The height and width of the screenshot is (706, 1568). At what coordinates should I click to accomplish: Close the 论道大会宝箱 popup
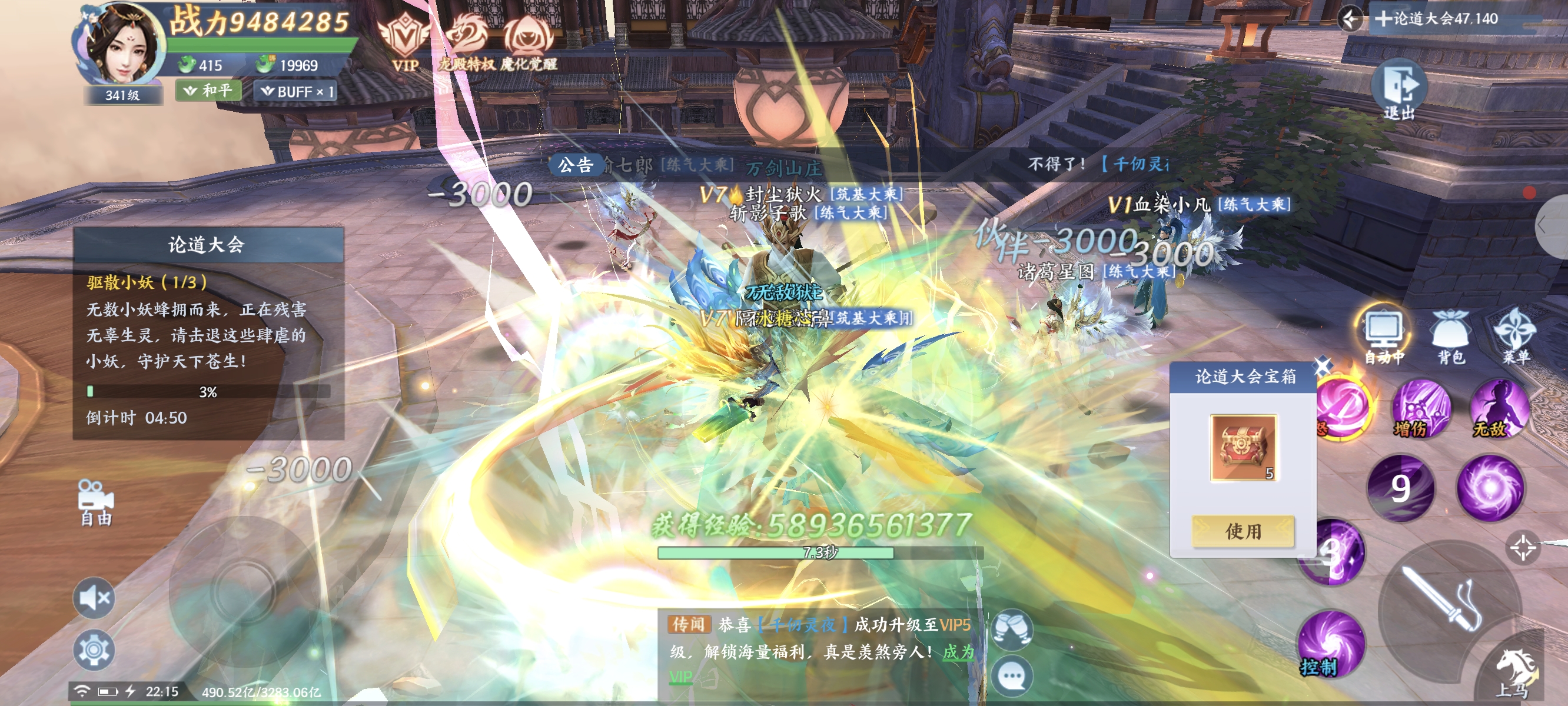tap(1321, 367)
